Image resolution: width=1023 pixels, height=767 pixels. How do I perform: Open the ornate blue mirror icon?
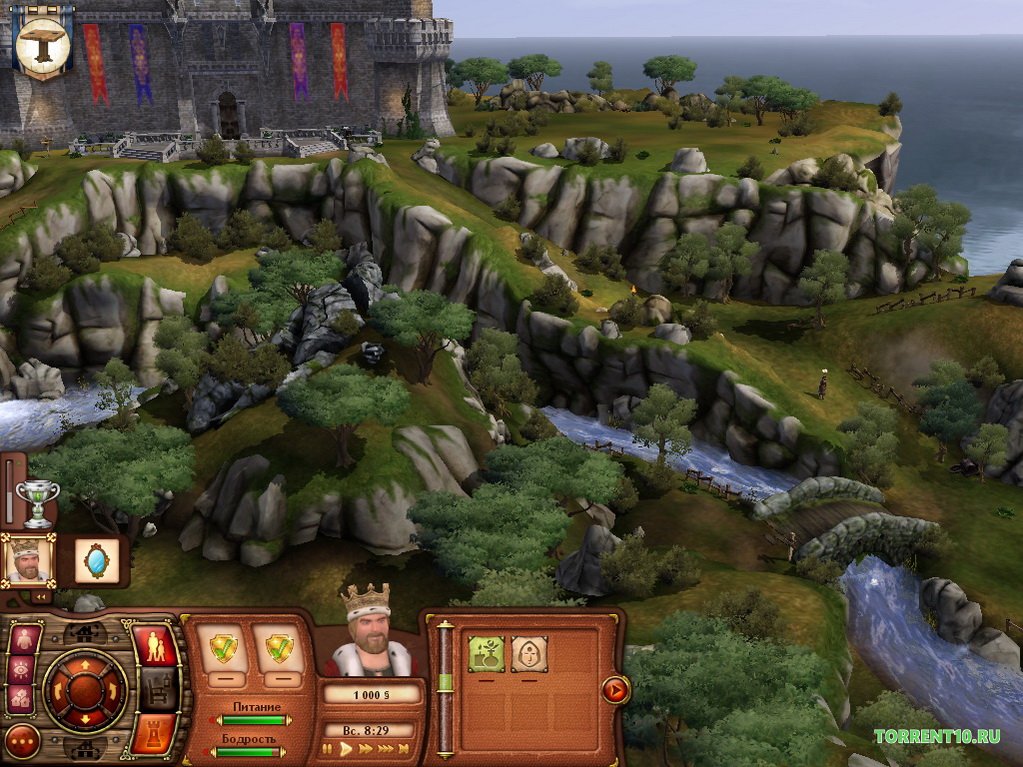coord(97,561)
